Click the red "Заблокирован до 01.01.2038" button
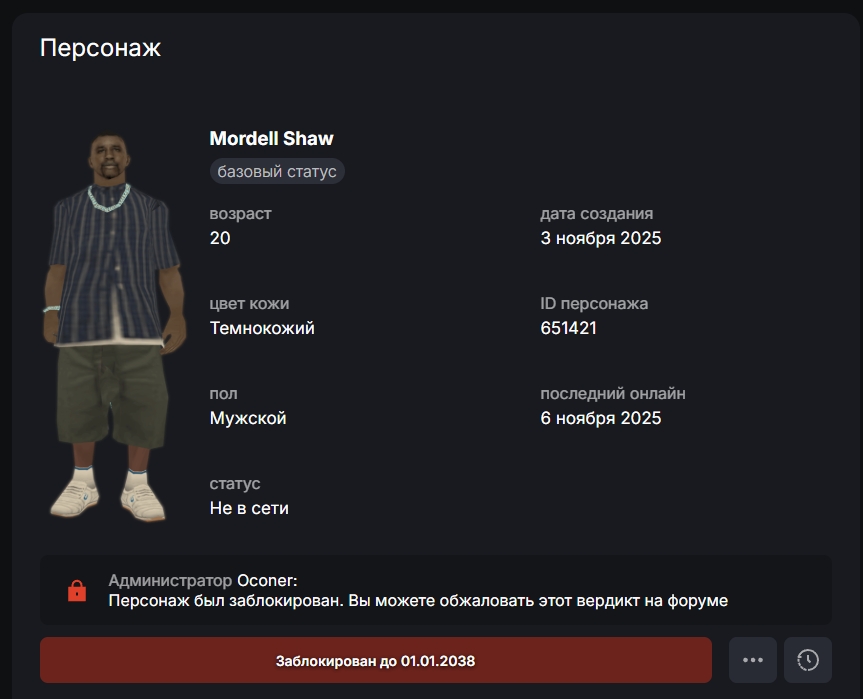Viewport: 863px width, 699px height. [x=375, y=661]
